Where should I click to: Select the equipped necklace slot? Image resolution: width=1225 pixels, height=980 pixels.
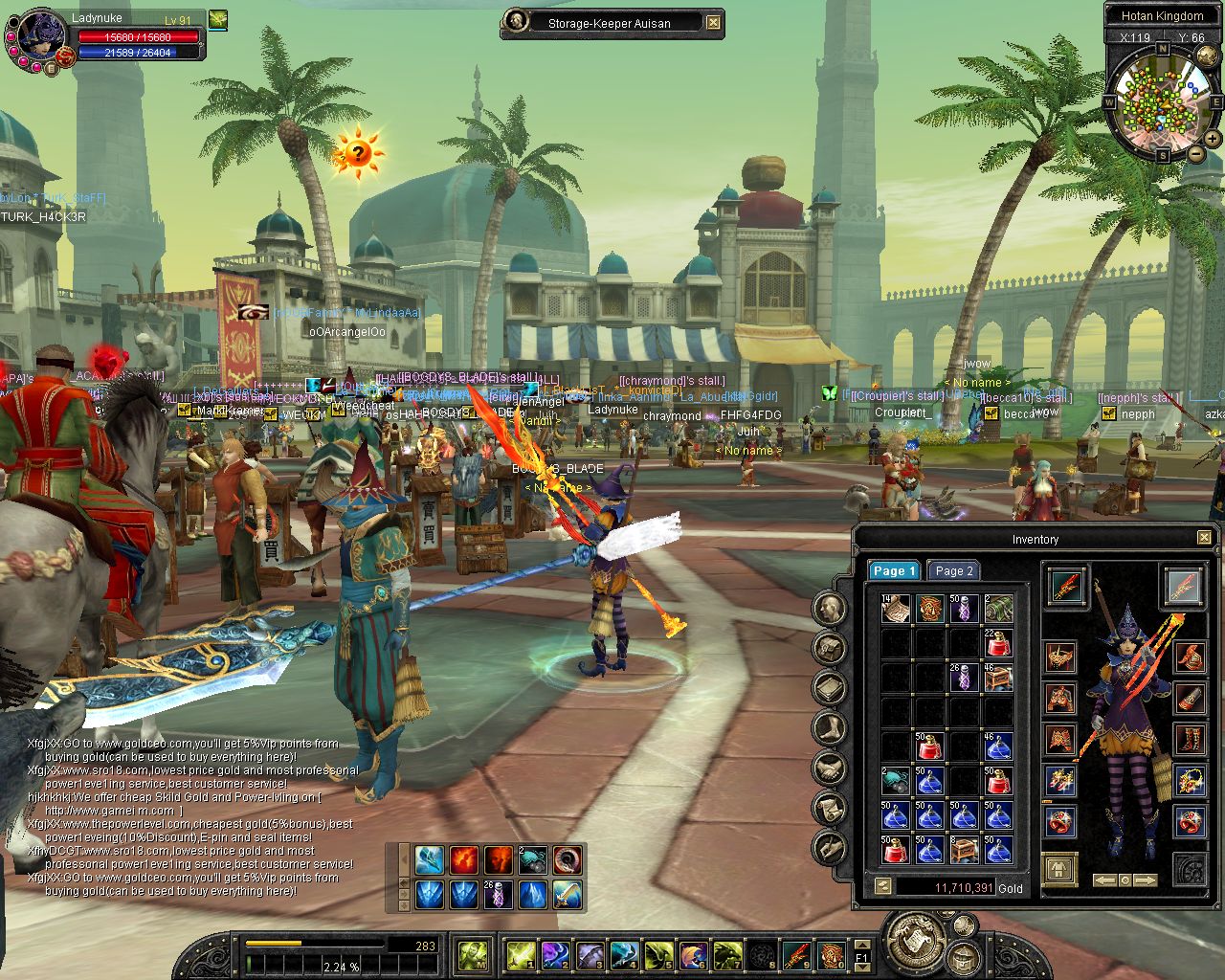tap(1190, 780)
